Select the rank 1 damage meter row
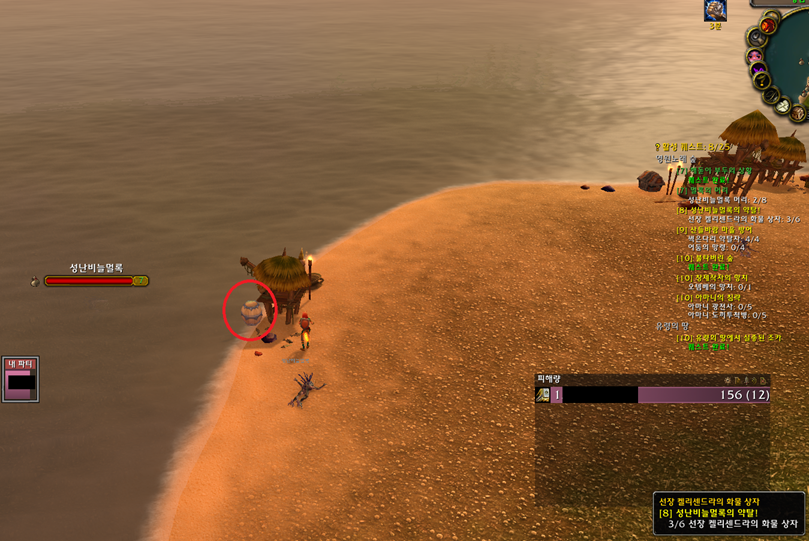Screen dimensions: 809x541 coord(652,395)
